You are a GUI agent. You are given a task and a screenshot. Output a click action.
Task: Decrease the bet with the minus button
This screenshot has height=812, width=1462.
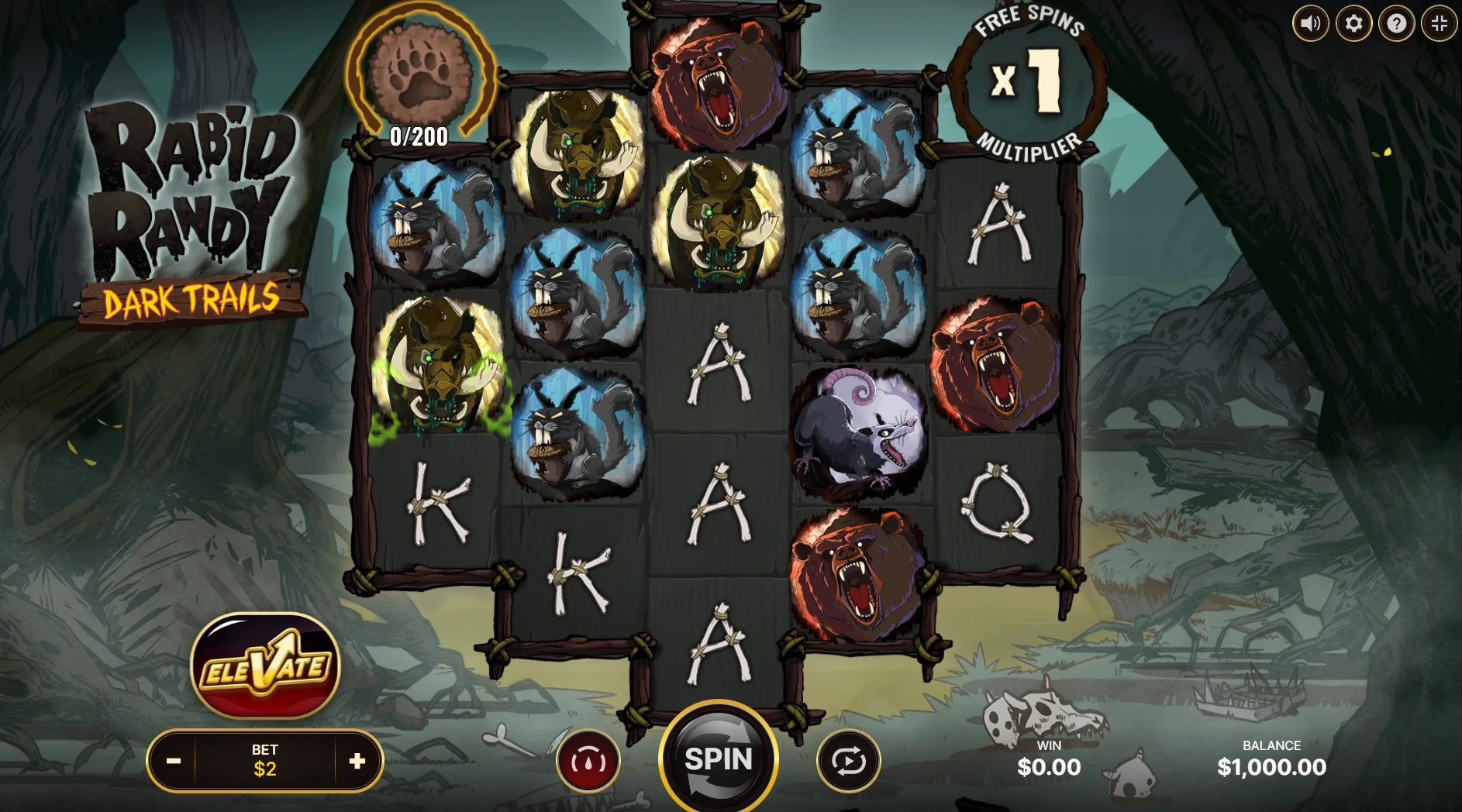[x=174, y=761]
